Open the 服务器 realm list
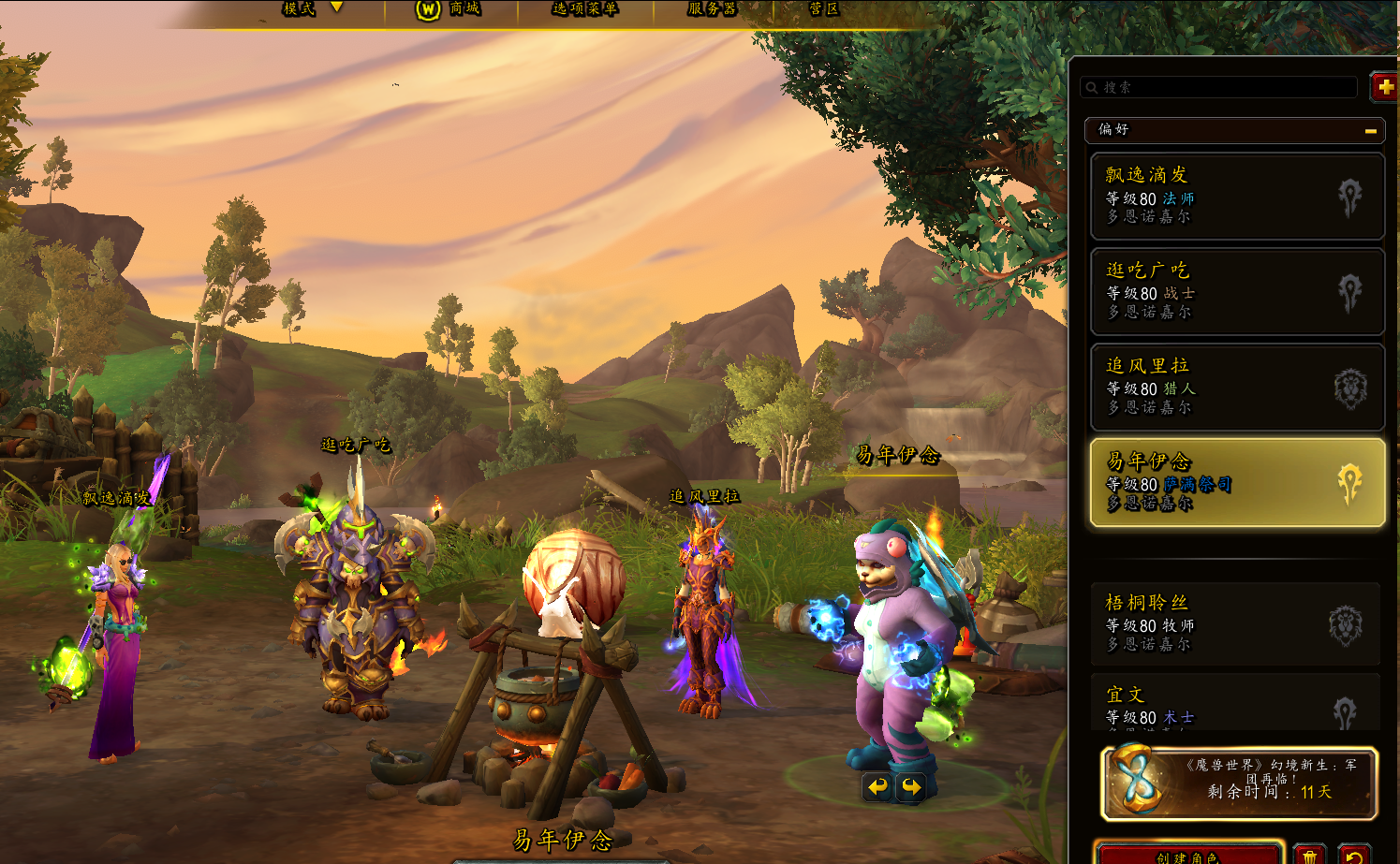The image size is (1400, 864). coord(712,8)
